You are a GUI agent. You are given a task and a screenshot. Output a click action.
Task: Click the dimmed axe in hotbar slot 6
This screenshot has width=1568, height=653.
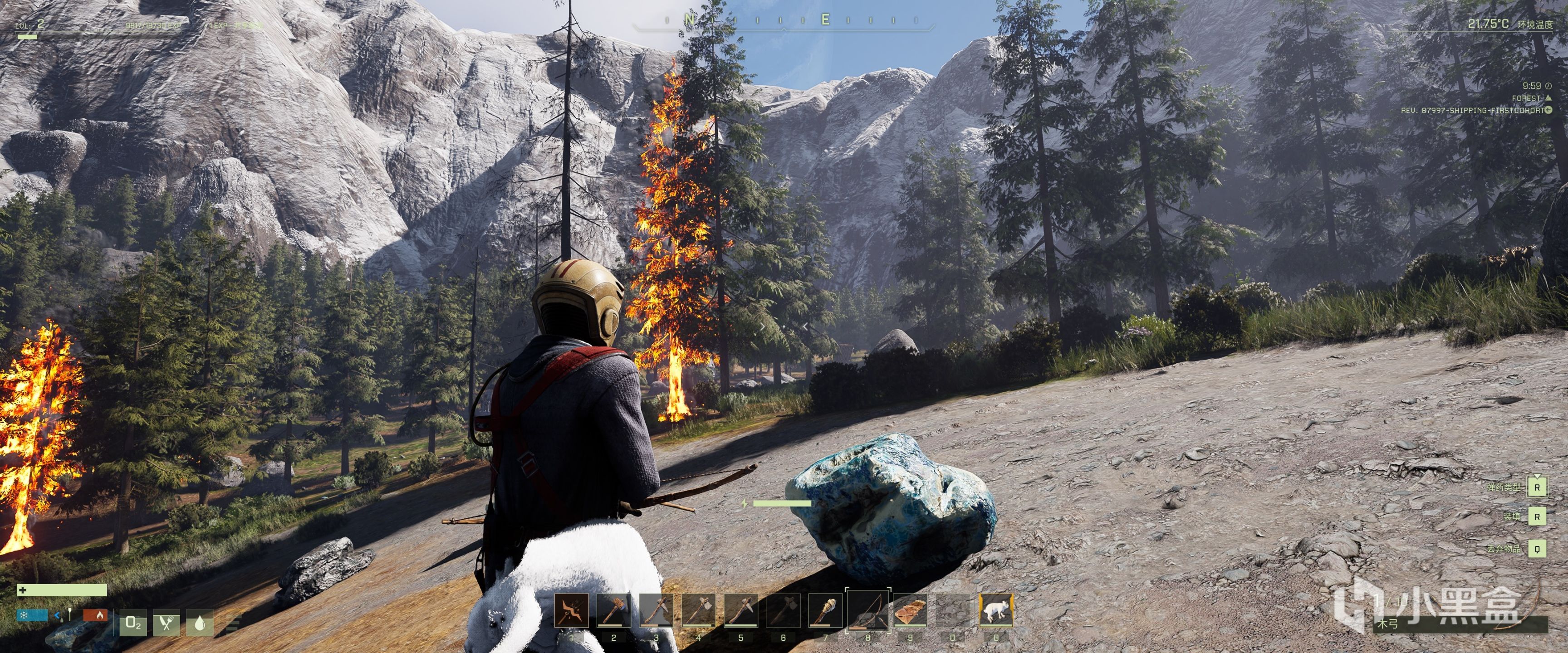click(x=783, y=610)
